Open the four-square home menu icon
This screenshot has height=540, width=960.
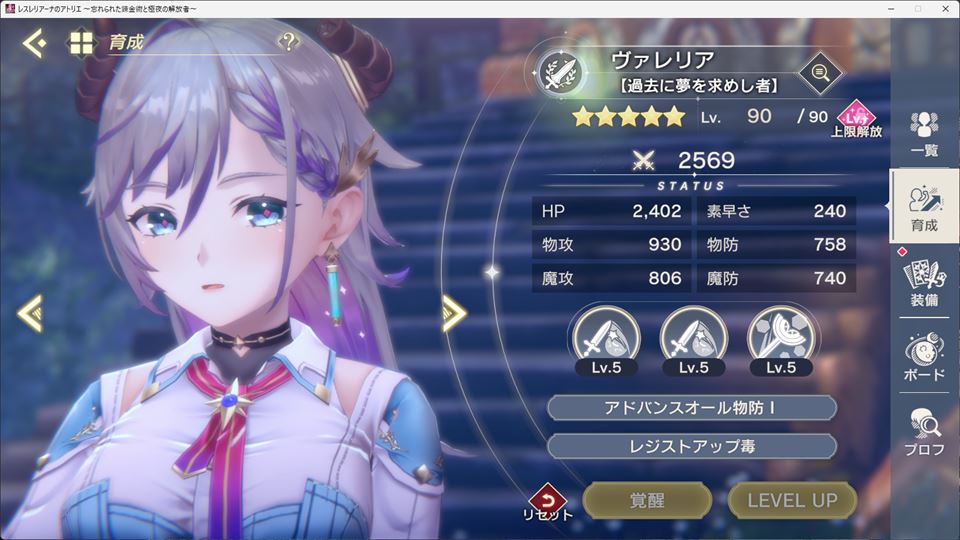80,43
